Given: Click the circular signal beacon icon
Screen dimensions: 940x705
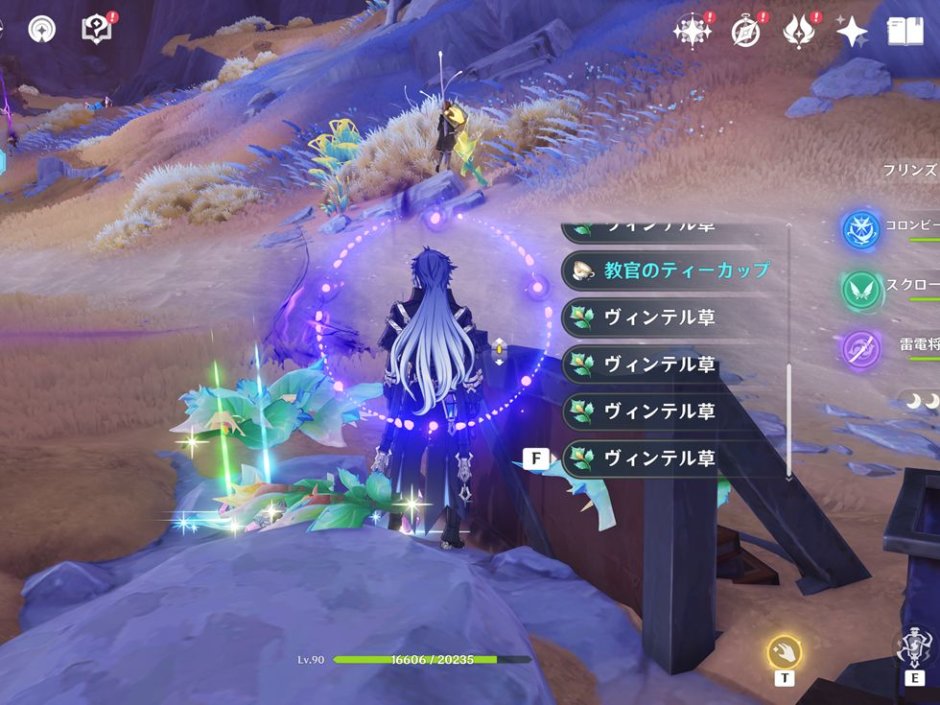Looking at the screenshot, I should pos(42,29).
